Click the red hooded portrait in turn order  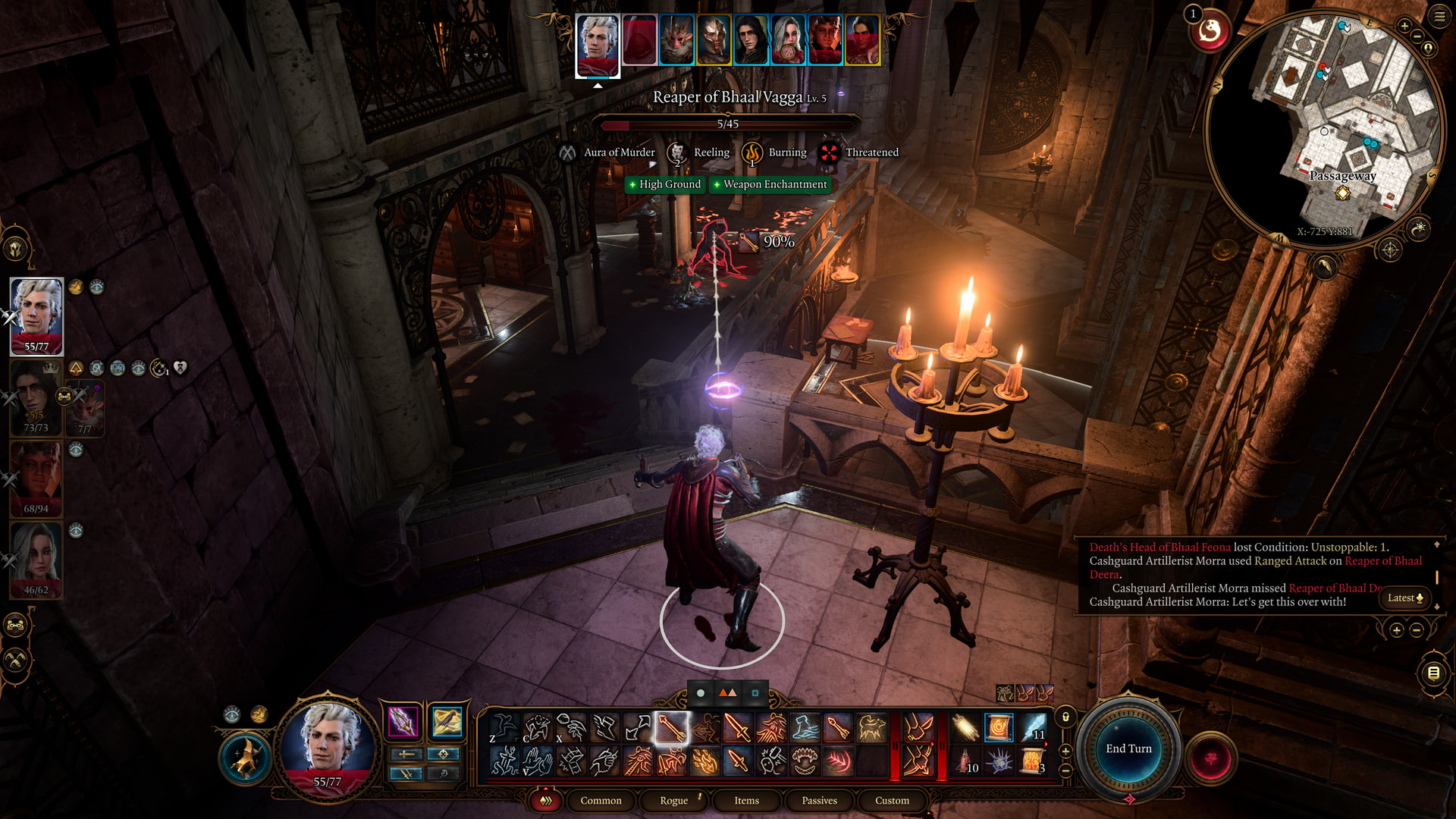[639, 39]
